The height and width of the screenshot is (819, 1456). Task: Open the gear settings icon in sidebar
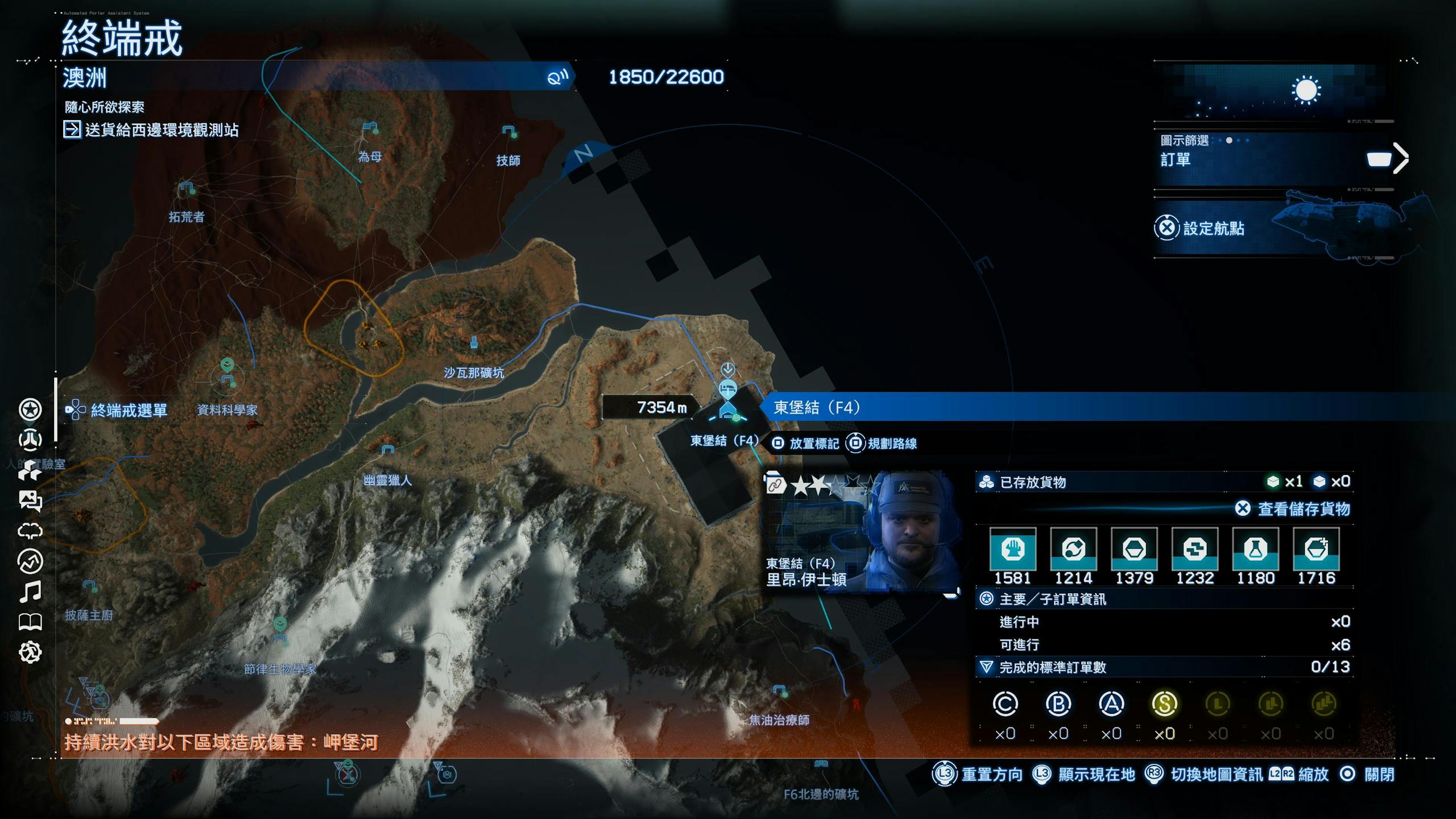coord(30,652)
